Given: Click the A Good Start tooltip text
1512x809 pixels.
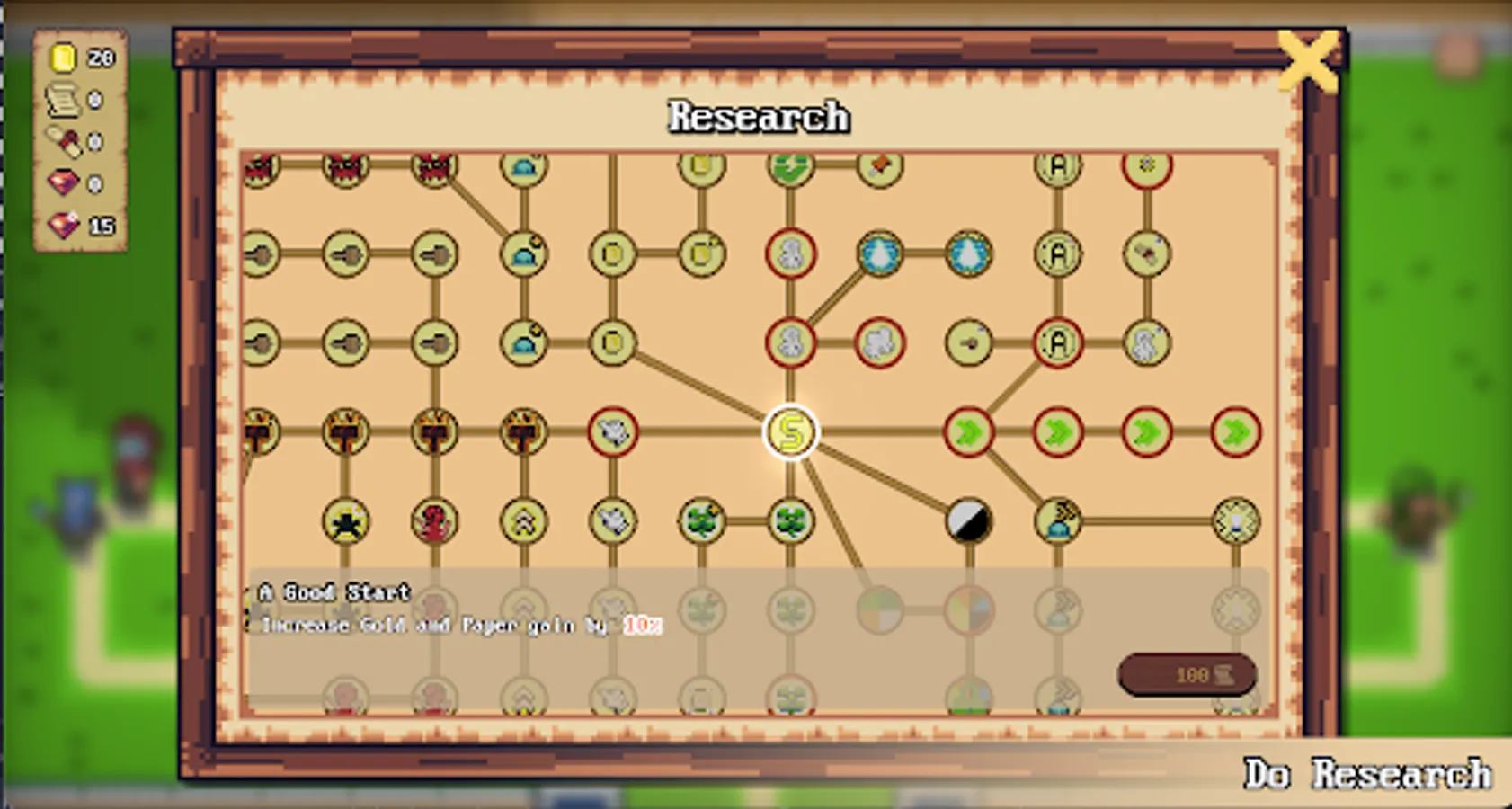Looking at the screenshot, I should pos(333,591).
